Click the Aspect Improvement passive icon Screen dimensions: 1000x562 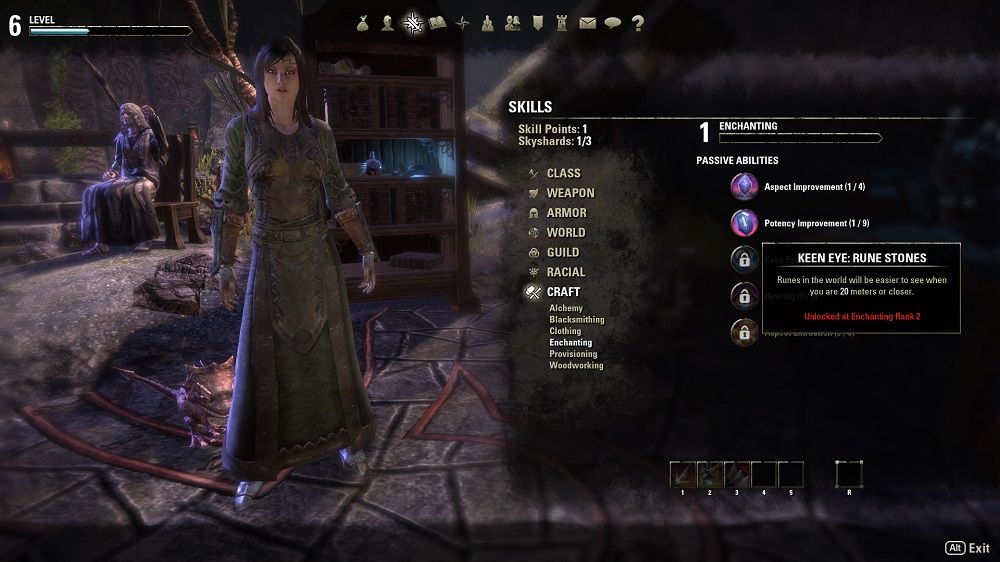(744, 186)
